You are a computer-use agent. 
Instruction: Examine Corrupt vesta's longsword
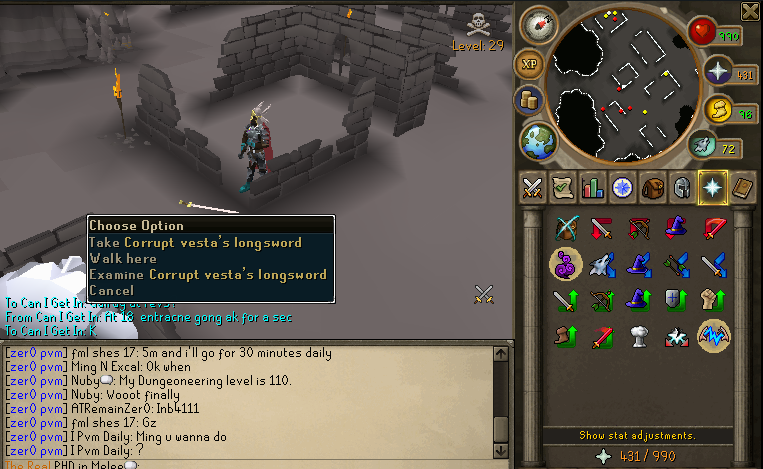207,275
